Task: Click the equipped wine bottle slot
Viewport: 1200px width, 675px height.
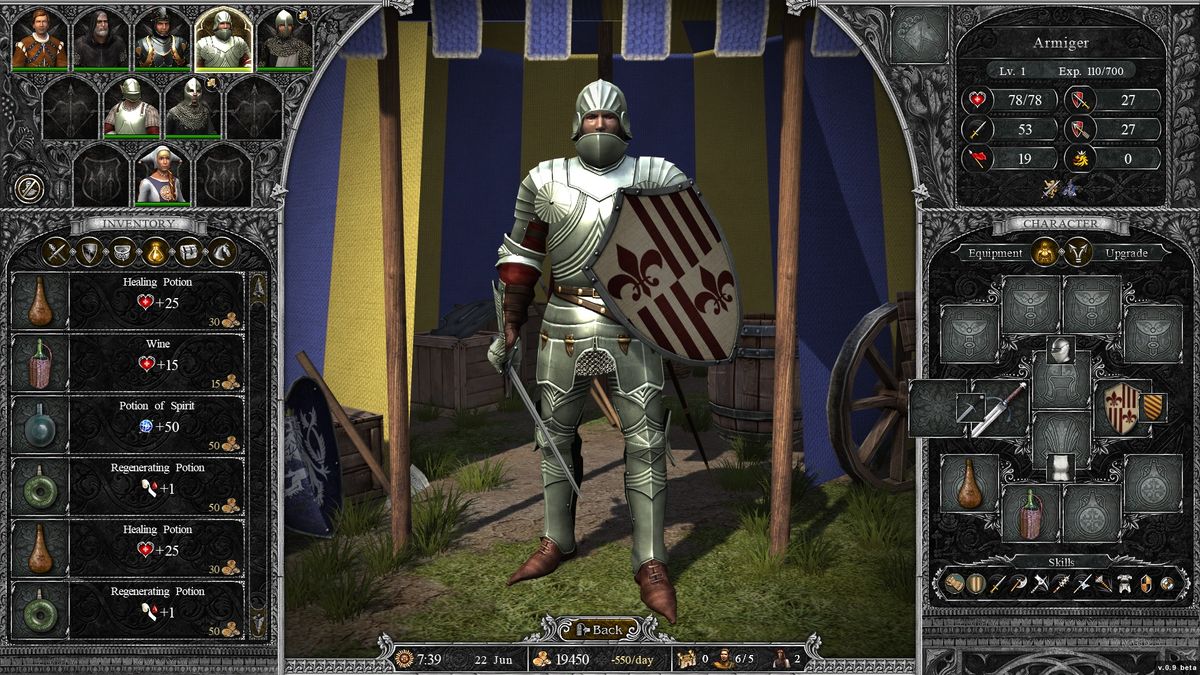Action: pyautogui.click(x=1030, y=514)
